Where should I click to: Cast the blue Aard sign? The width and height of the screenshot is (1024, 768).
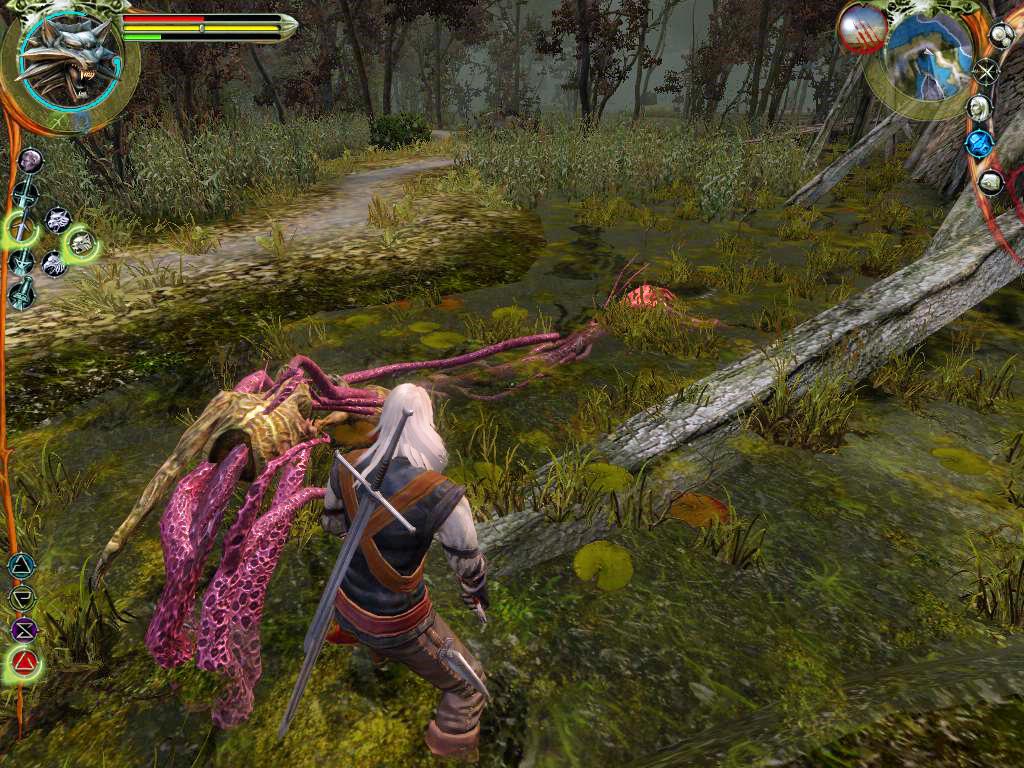[20, 566]
